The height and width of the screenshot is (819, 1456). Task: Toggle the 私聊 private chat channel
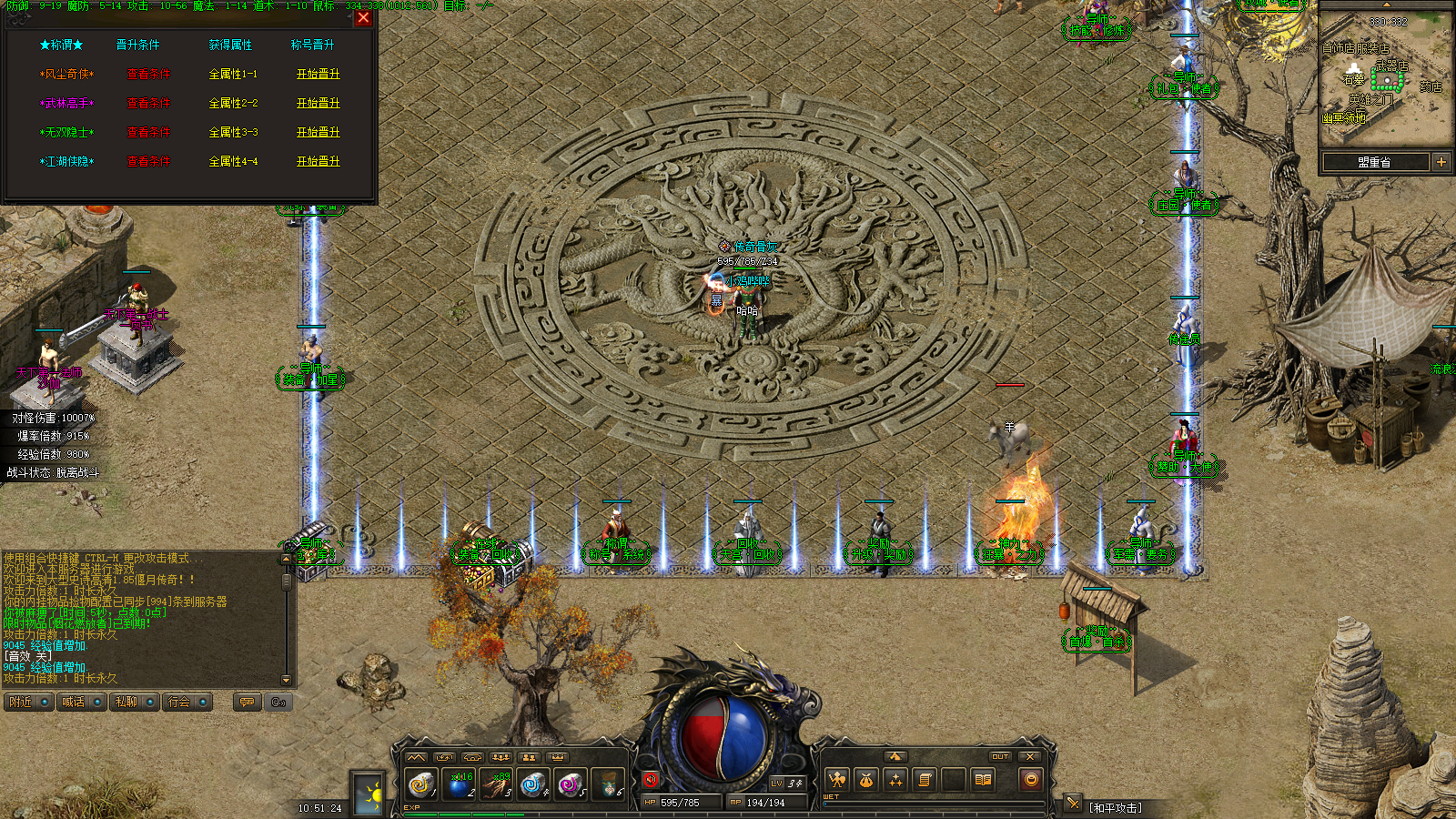(134, 702)
